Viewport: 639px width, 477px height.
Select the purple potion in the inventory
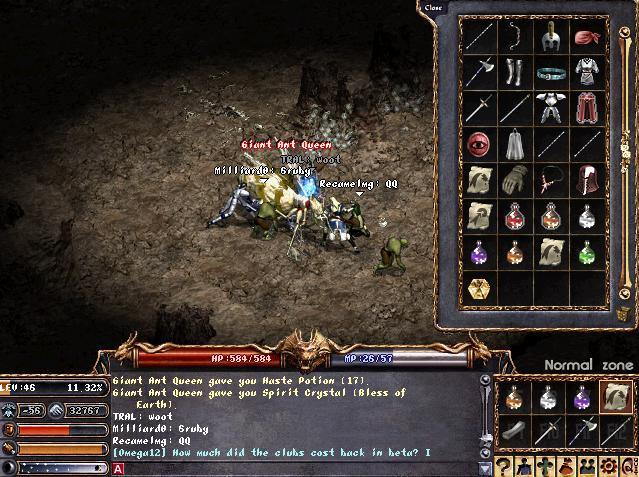pos(480,252)
